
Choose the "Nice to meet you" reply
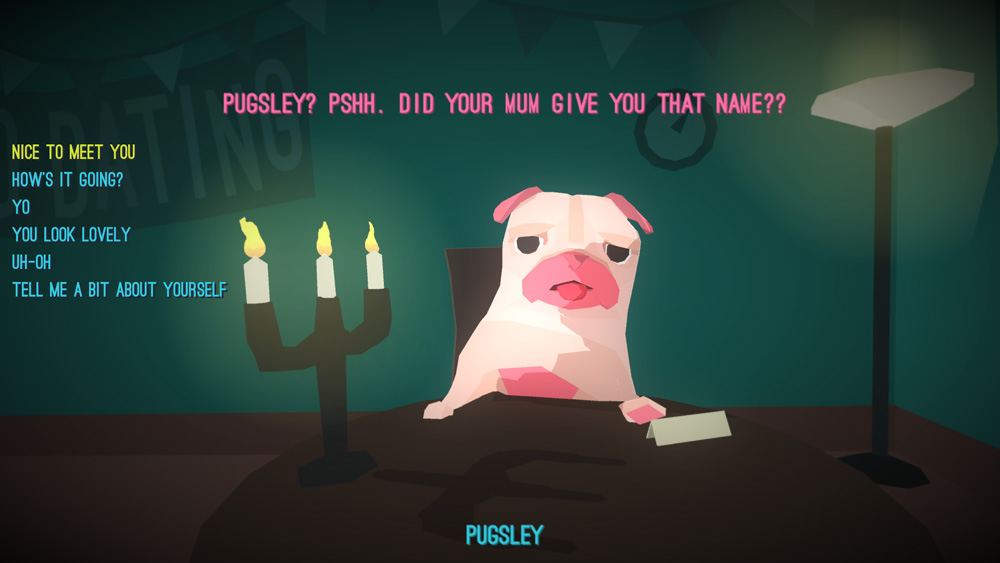click(x=73, y=153)
